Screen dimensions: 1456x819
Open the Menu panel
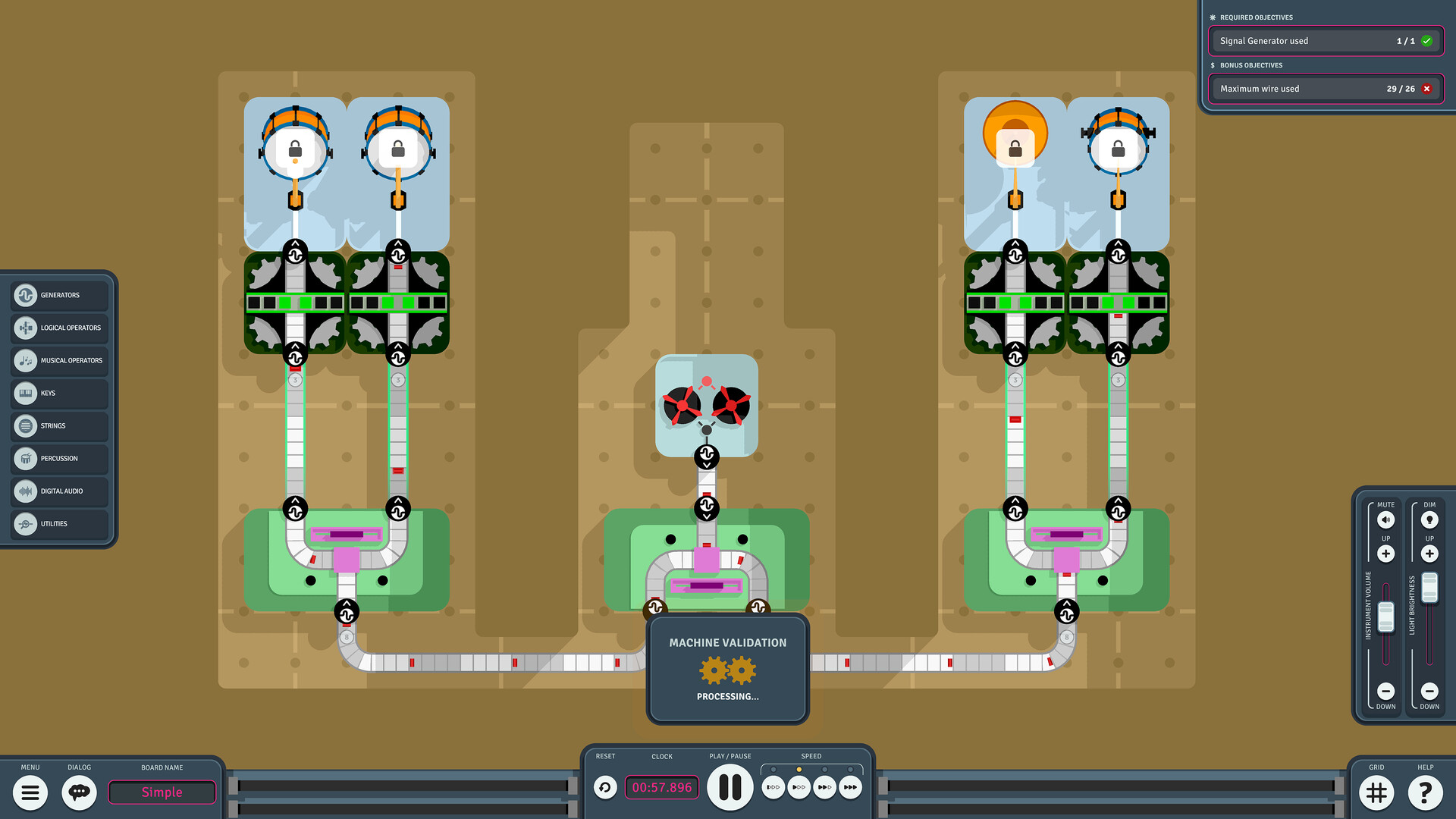tap(30, 792)
